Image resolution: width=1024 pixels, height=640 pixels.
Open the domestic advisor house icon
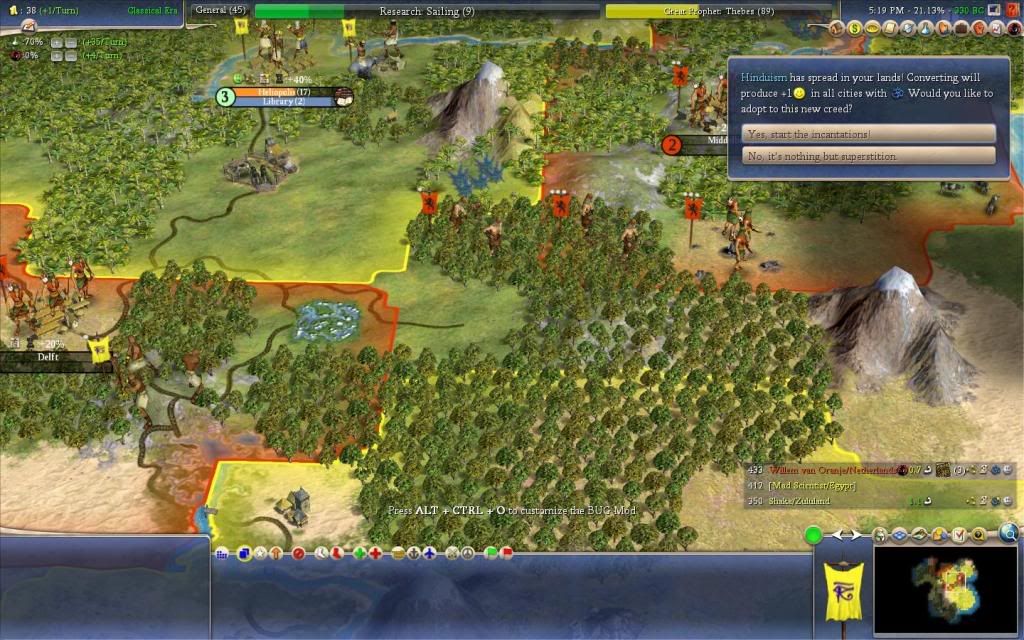[839, 27]
